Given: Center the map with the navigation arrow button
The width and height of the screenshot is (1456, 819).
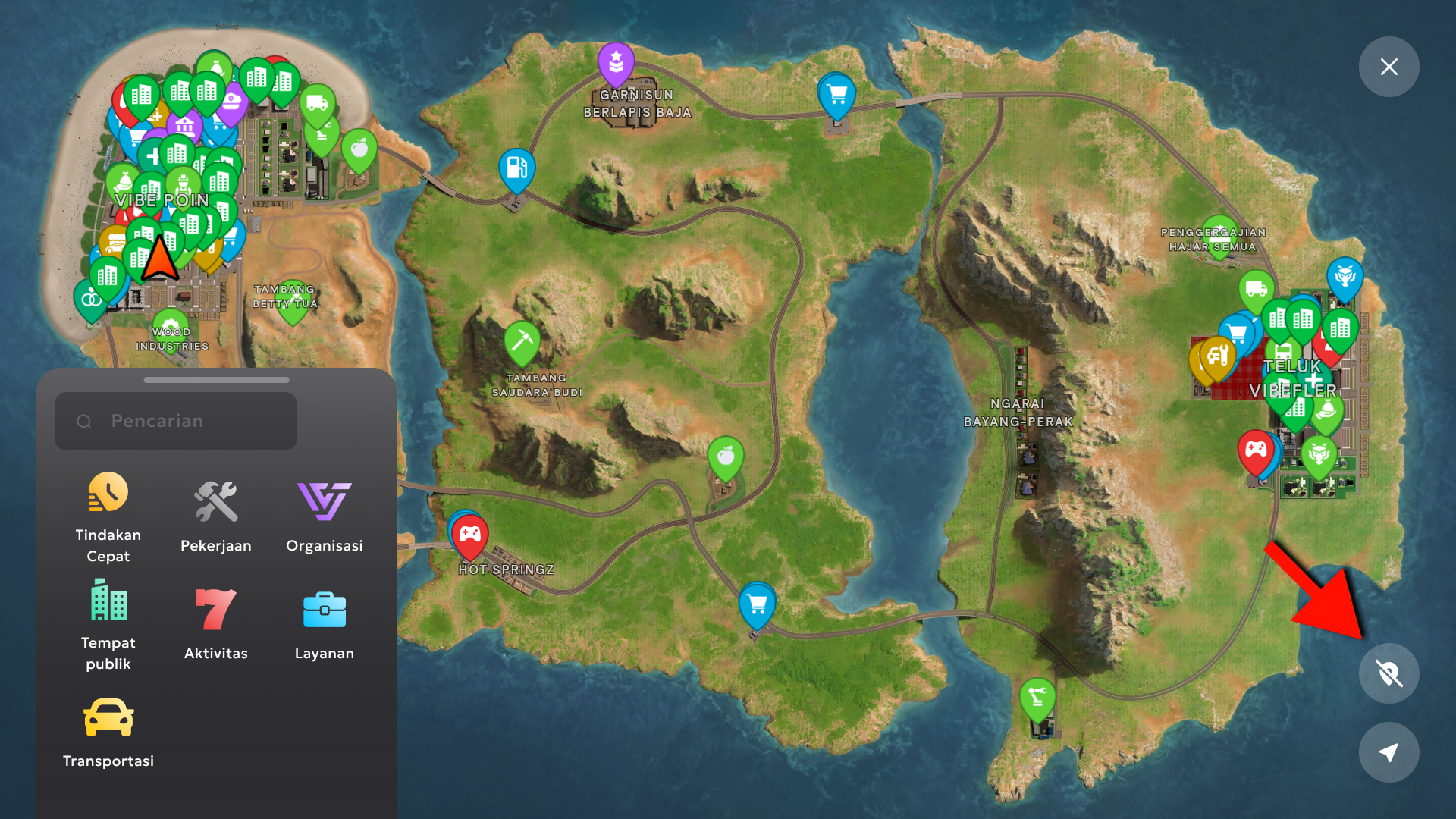Looking at the screenshot, I should (x=1389, y=752).
